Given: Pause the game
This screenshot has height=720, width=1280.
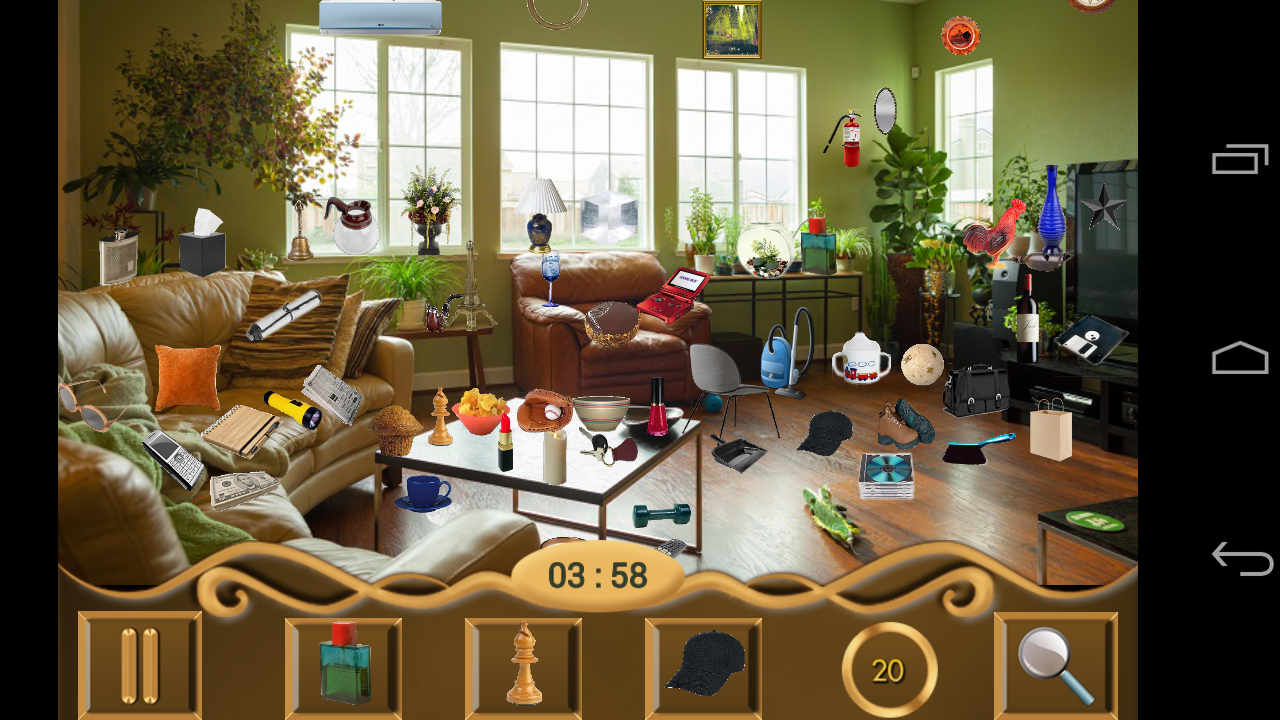Looking at the screenshot, I should (x=139, y=663).
